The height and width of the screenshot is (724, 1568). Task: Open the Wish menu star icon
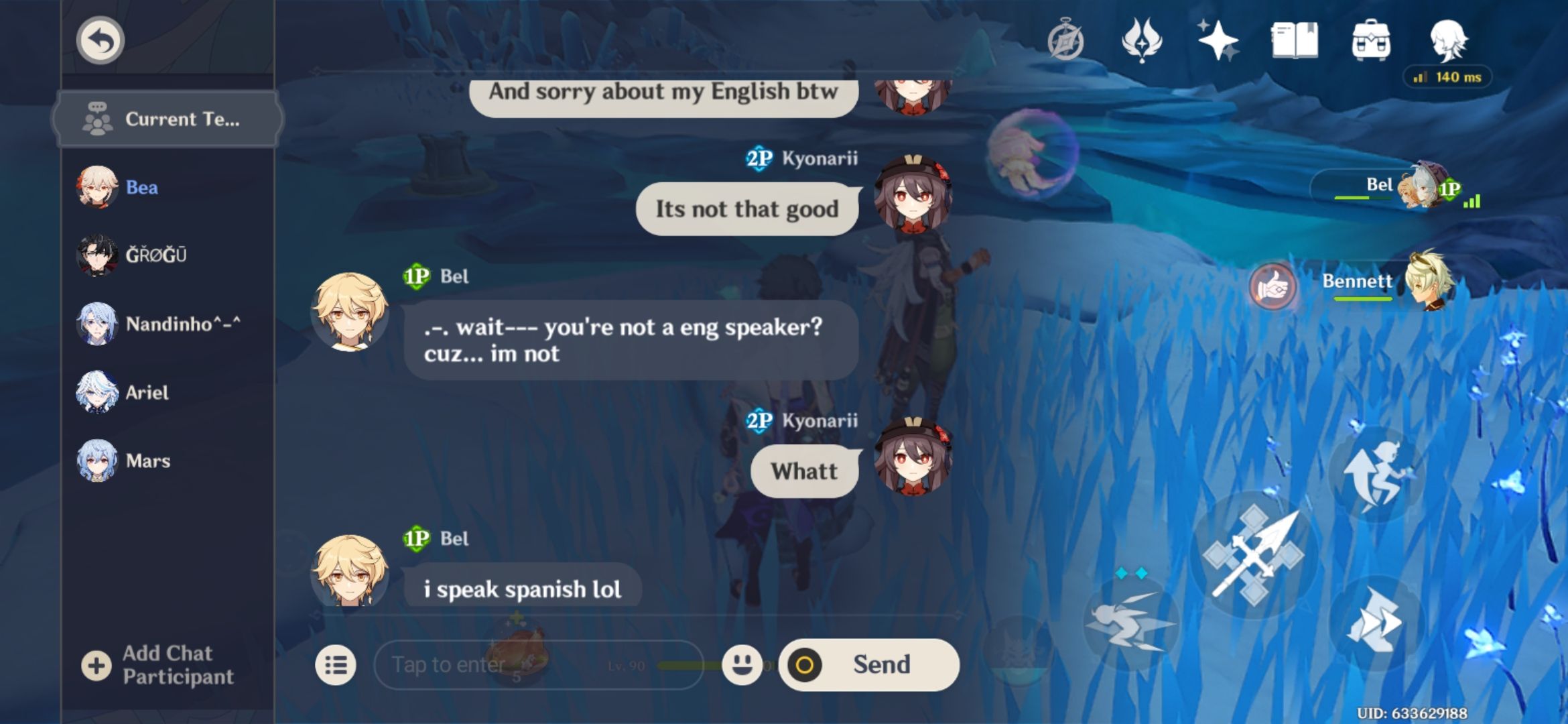[1221, 42]
